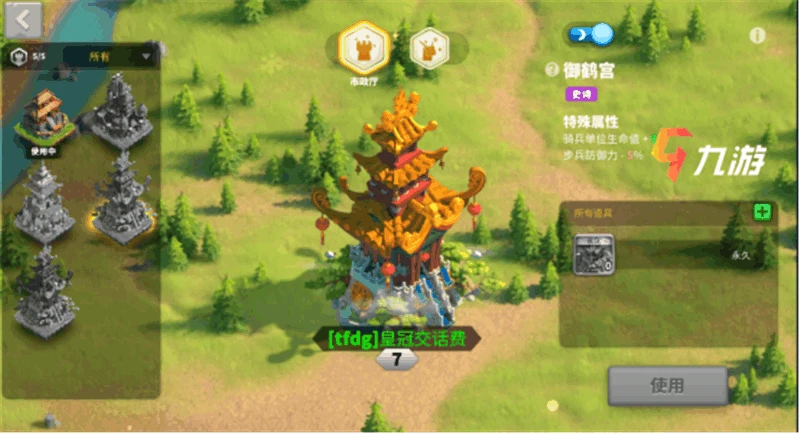The image size is (800, 434).
Task: Open the 所有 filter dropdown
Action: click(110, 57)
